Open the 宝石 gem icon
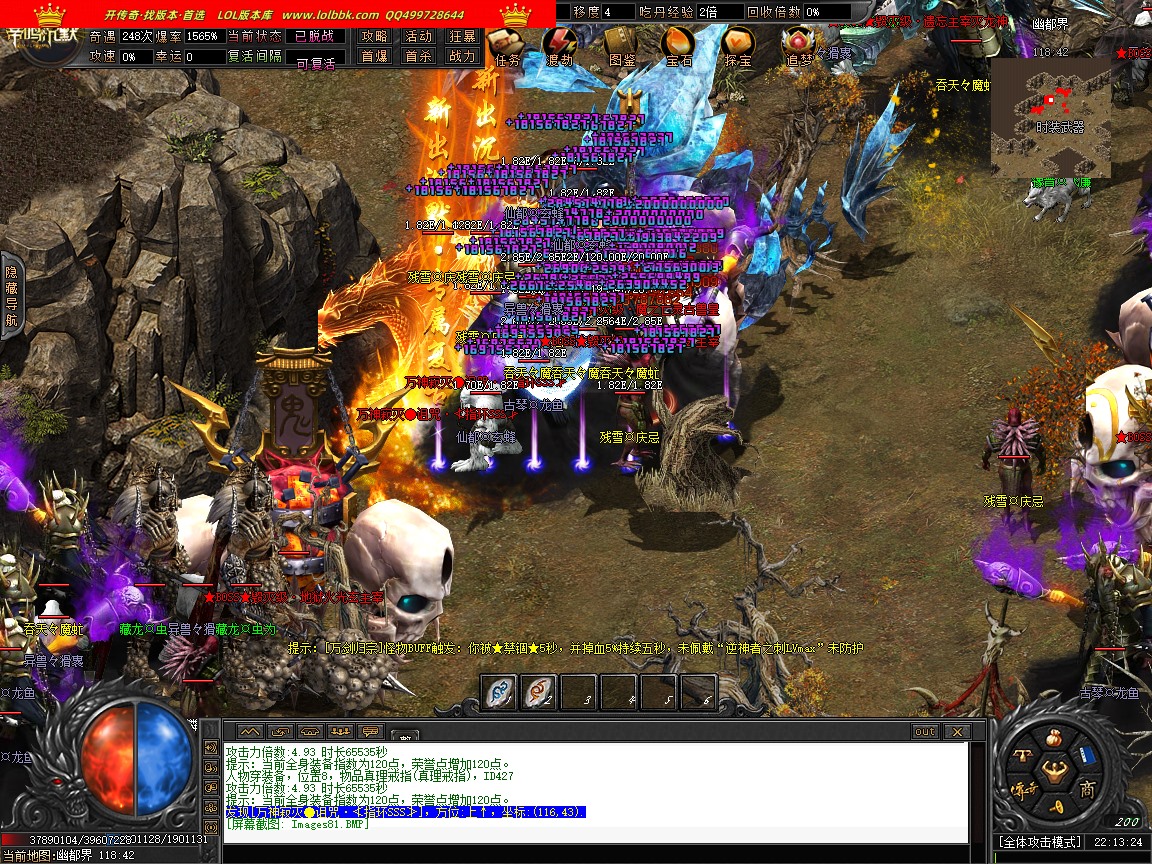The image size is (1152, 864). tap(679, 45)
